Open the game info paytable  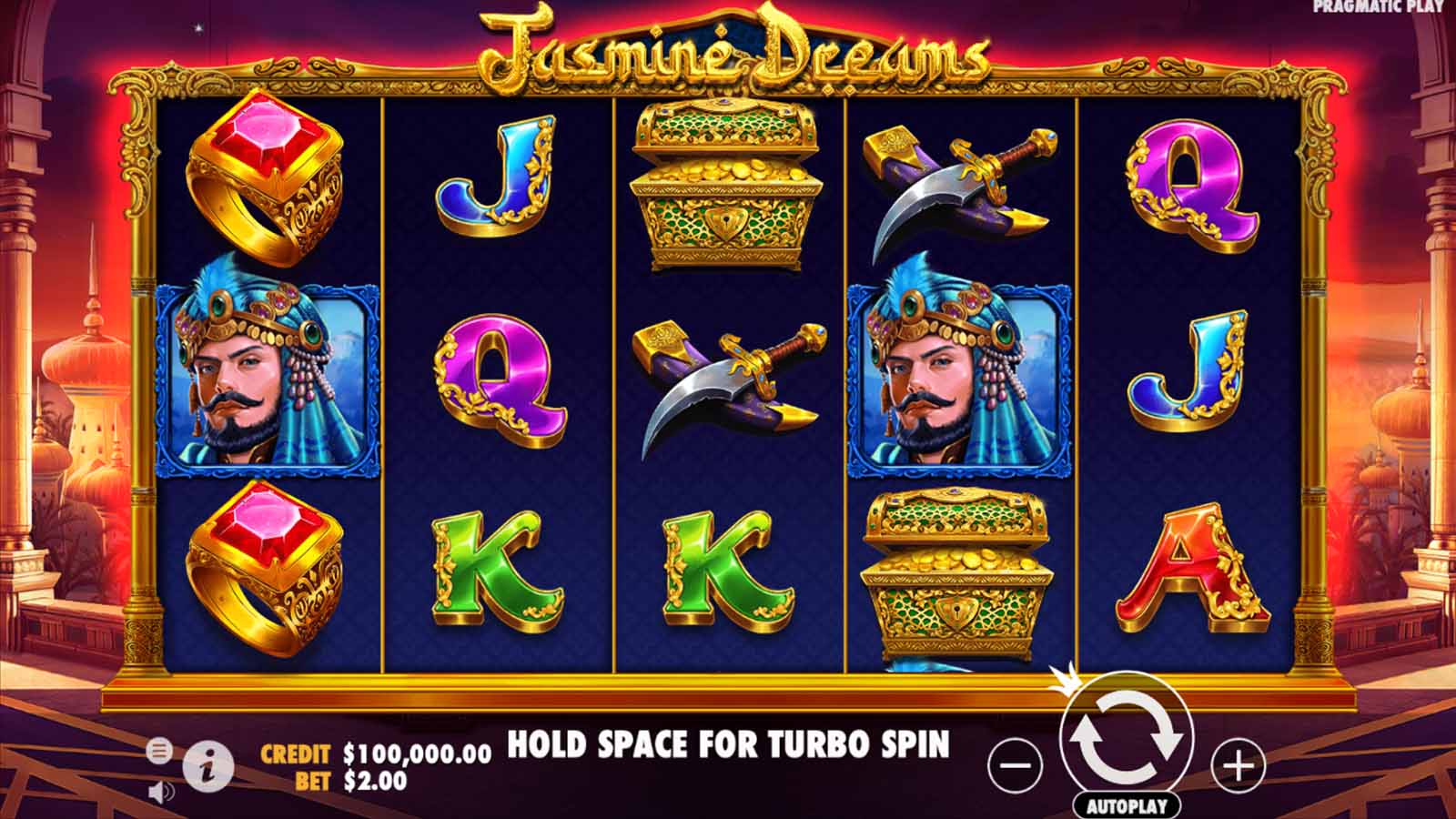coord(207,763)
